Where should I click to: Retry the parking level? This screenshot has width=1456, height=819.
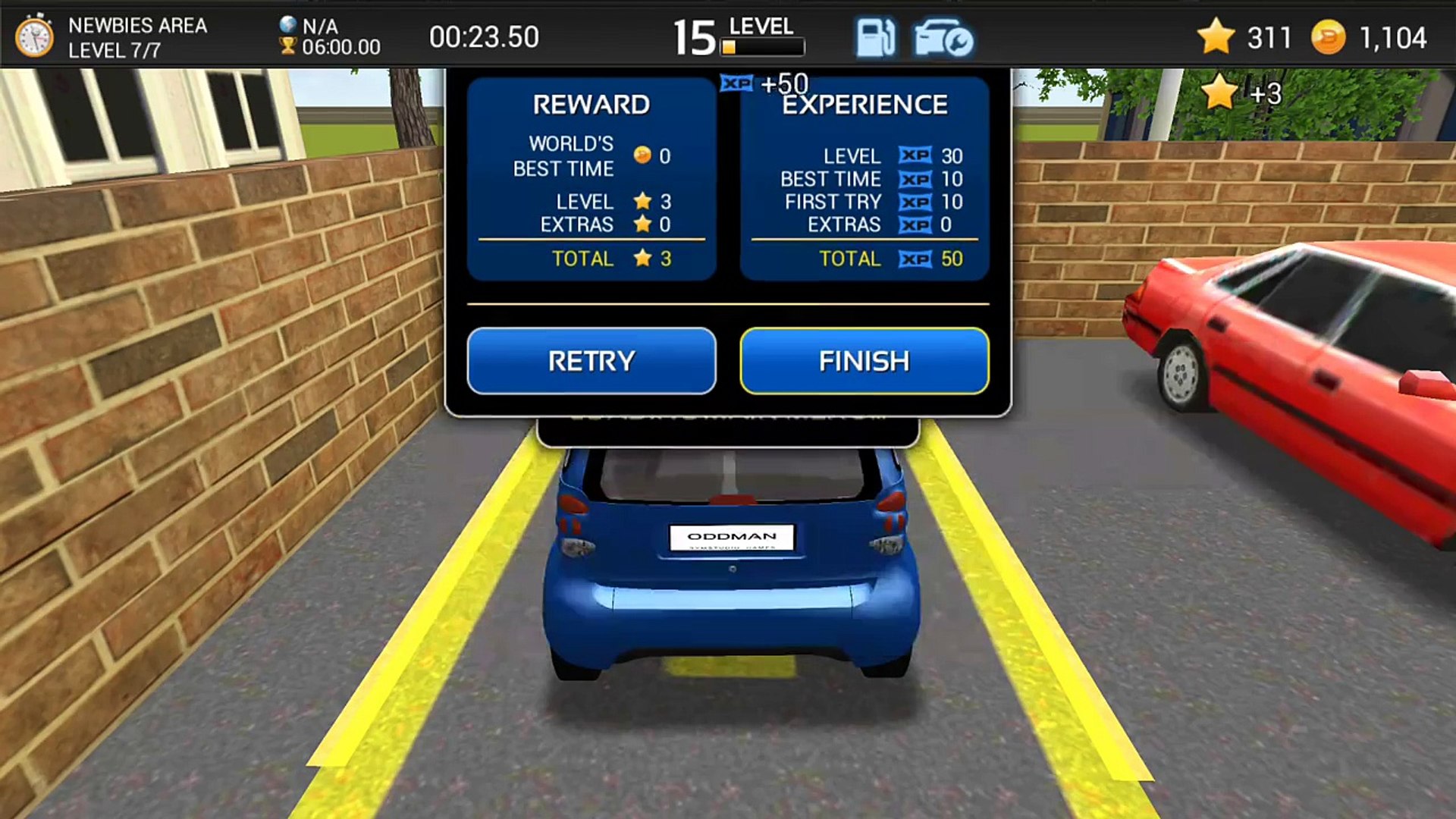(x=591, y=361)
